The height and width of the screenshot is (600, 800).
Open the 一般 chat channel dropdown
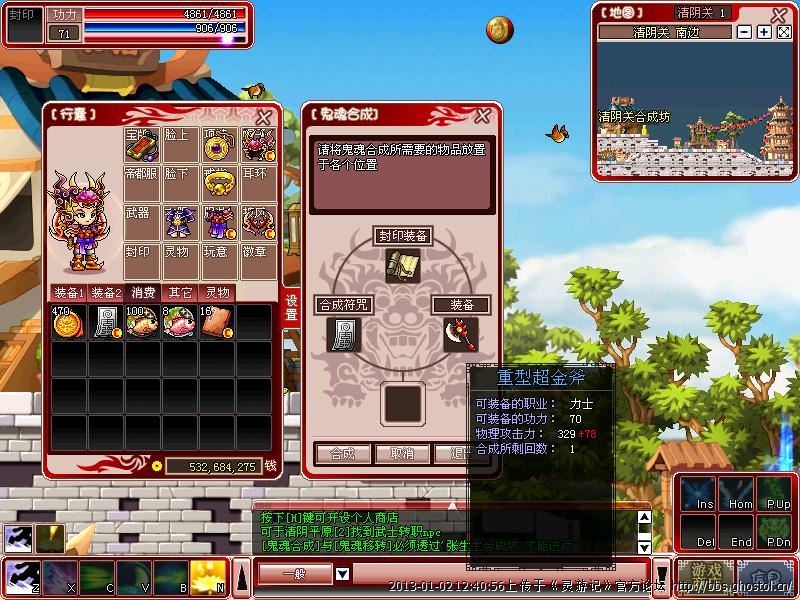(x=342, y=574)
